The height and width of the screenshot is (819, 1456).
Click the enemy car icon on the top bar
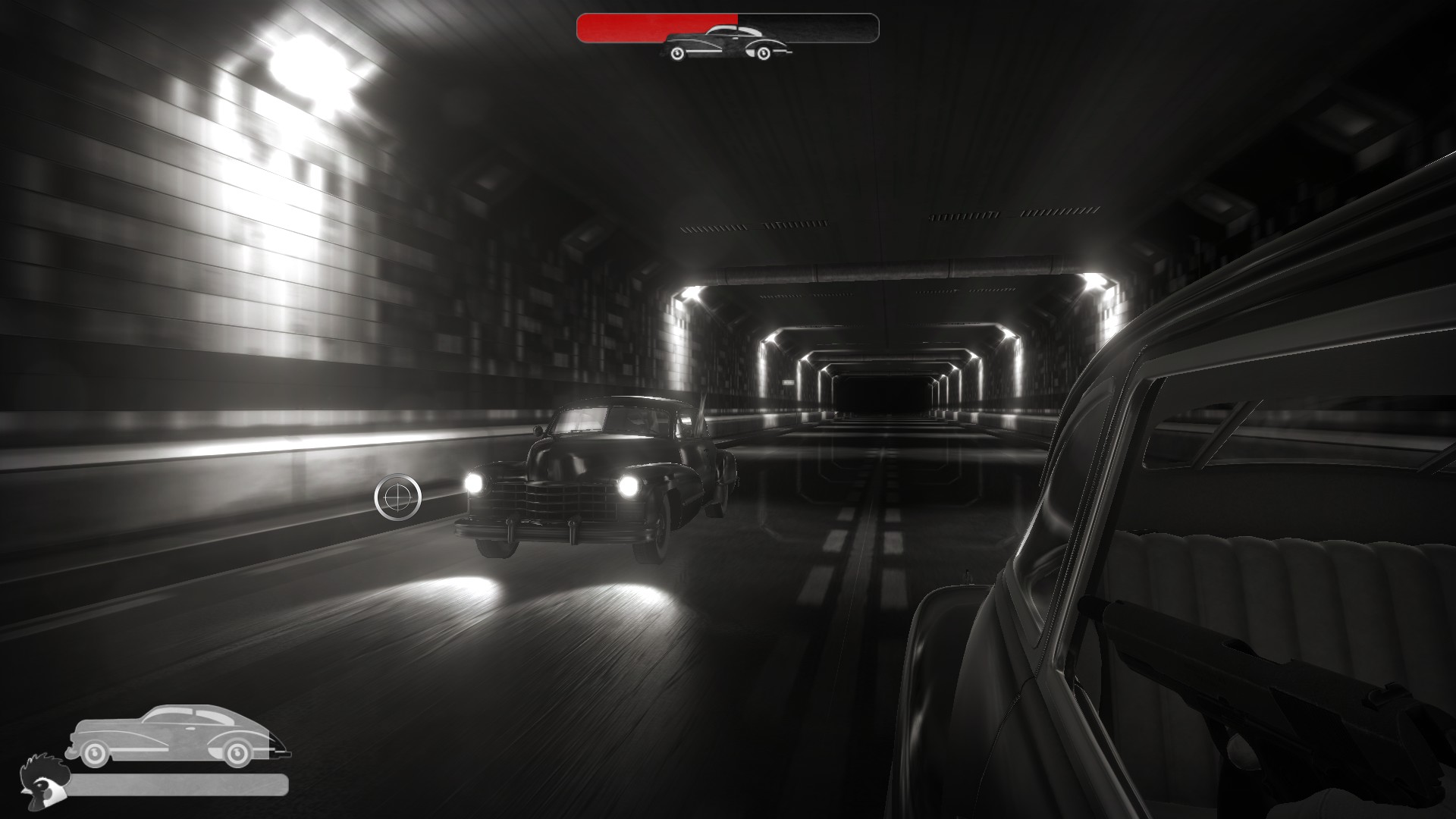726,43
